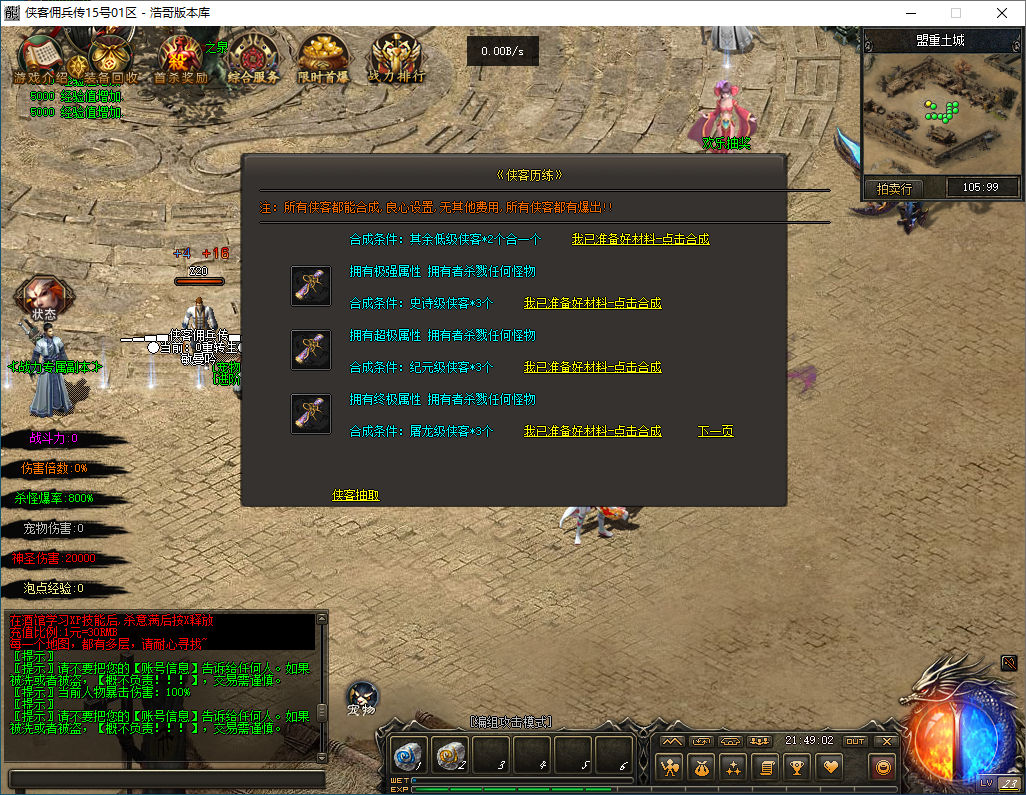This screenshot has height=795, width=1026.
Task: Click the 下一页 next page link
Action: [x=715, y=431]
